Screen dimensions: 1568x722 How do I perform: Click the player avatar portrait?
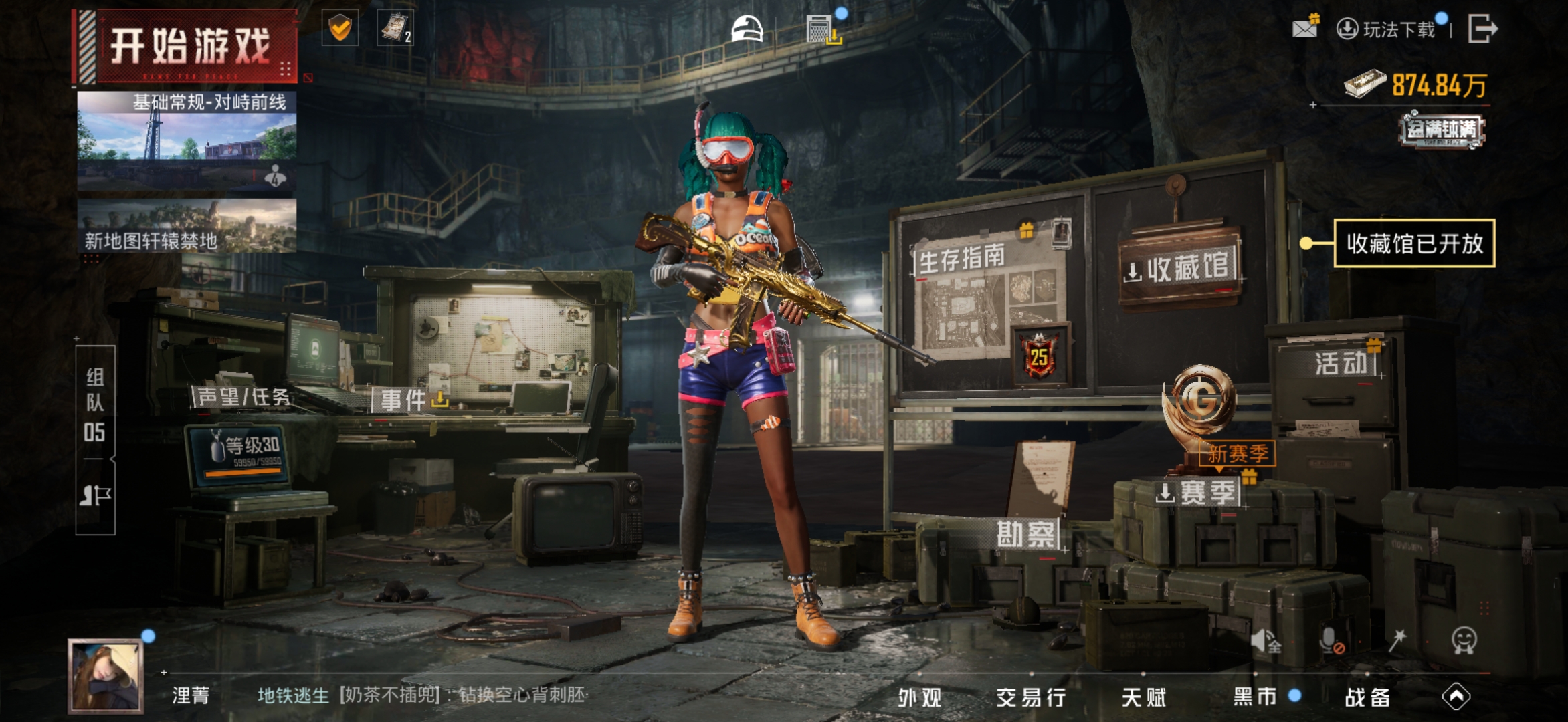pos(106,675)
